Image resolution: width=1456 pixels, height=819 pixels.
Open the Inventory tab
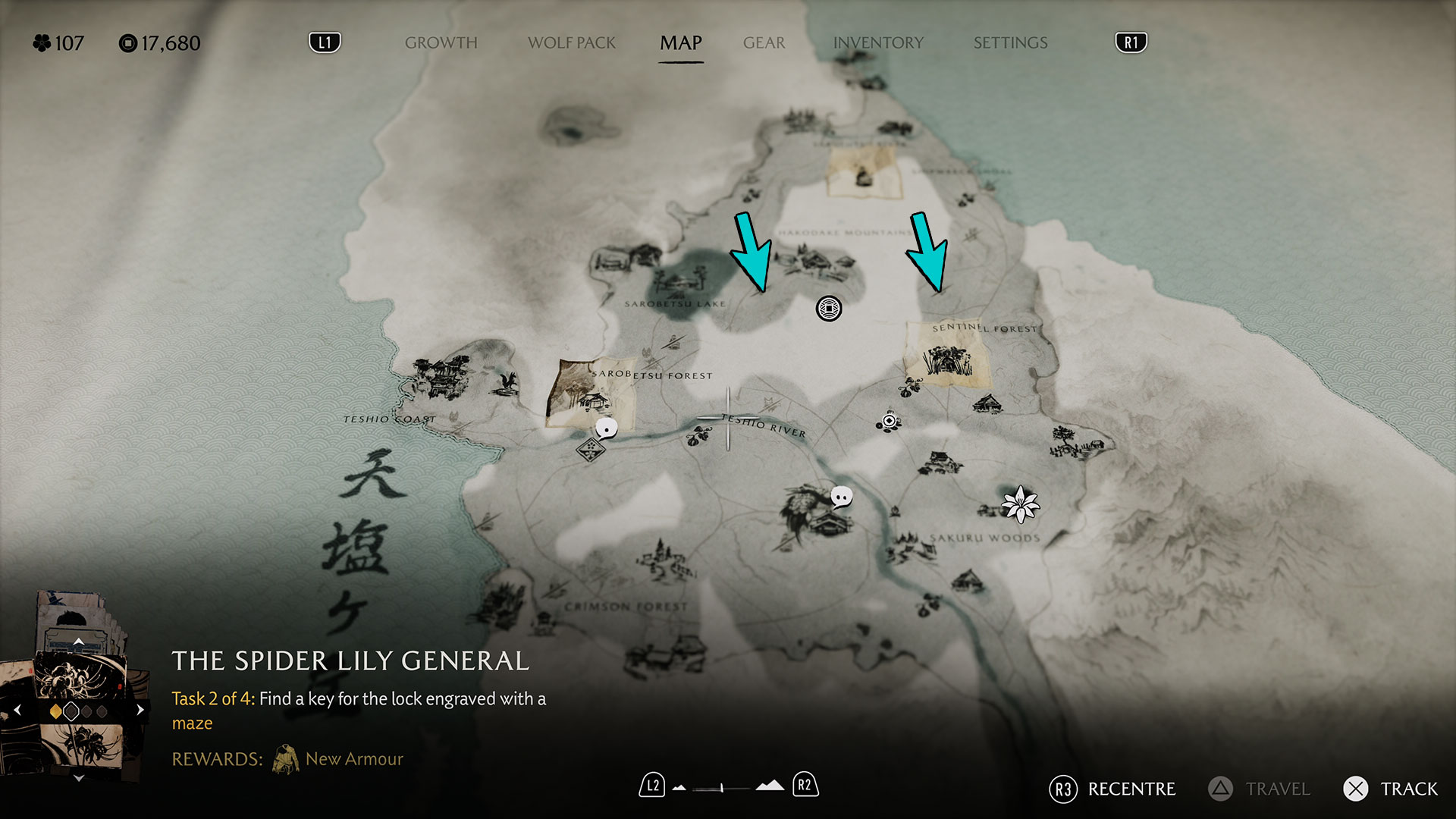pos(878,43)
